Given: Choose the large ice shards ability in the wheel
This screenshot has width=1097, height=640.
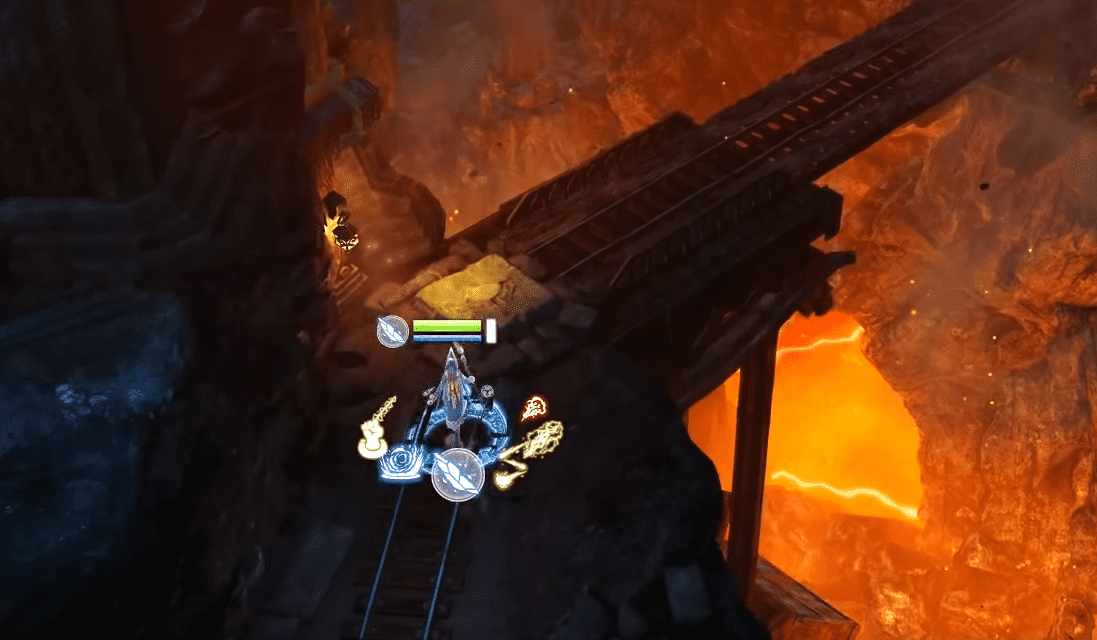Looking at the screenshot, I should (x=458, y=474).
